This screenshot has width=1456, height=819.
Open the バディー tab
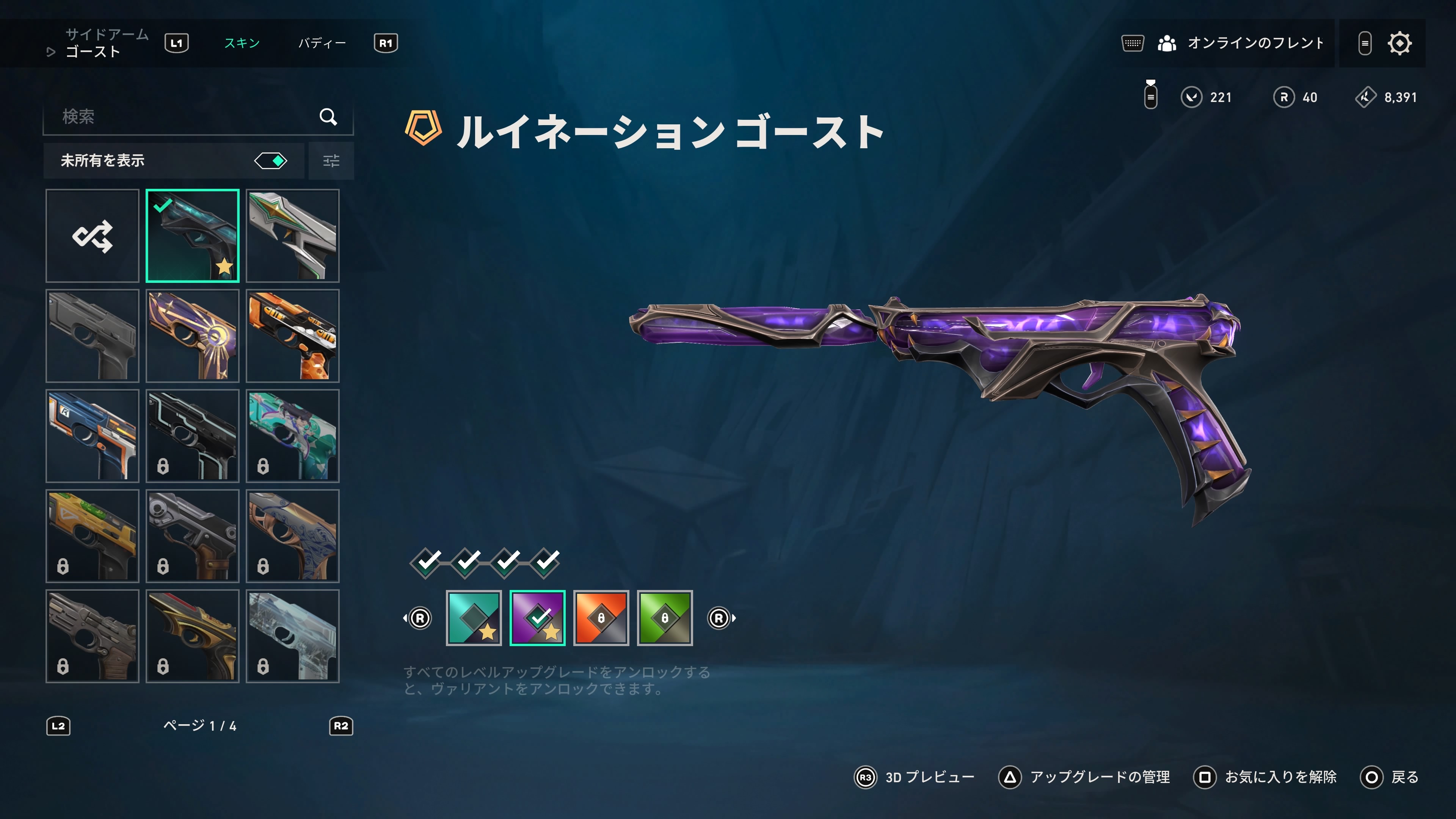point(322,43)
